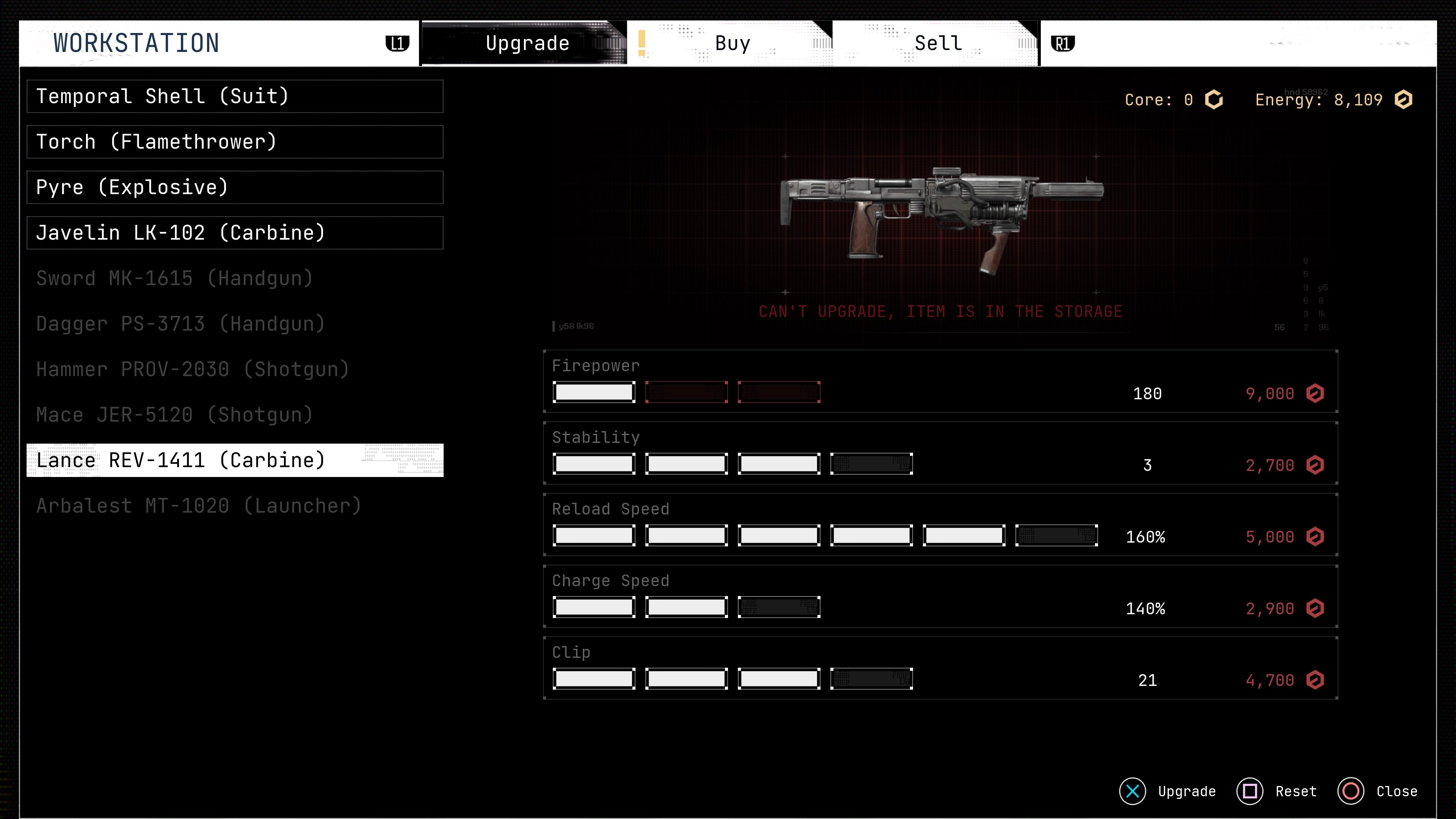1456x819 pixels.
Task: Select the Upgrade tab
Action: pyautogui.click(x=527, y=44)
